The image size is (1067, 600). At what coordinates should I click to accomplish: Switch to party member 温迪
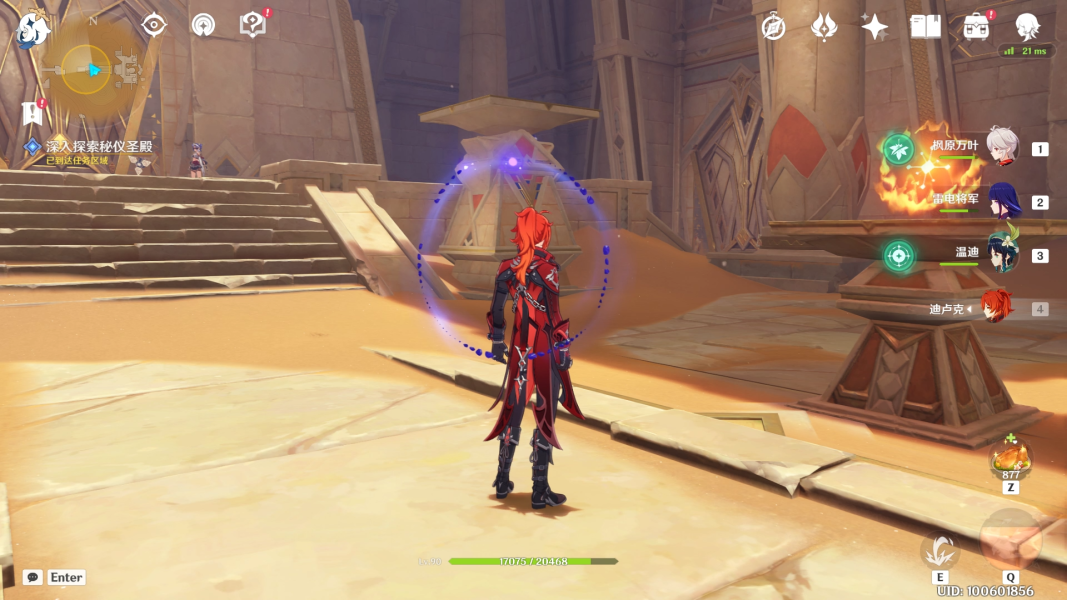pyautogui.click(x=1001, y=255)
